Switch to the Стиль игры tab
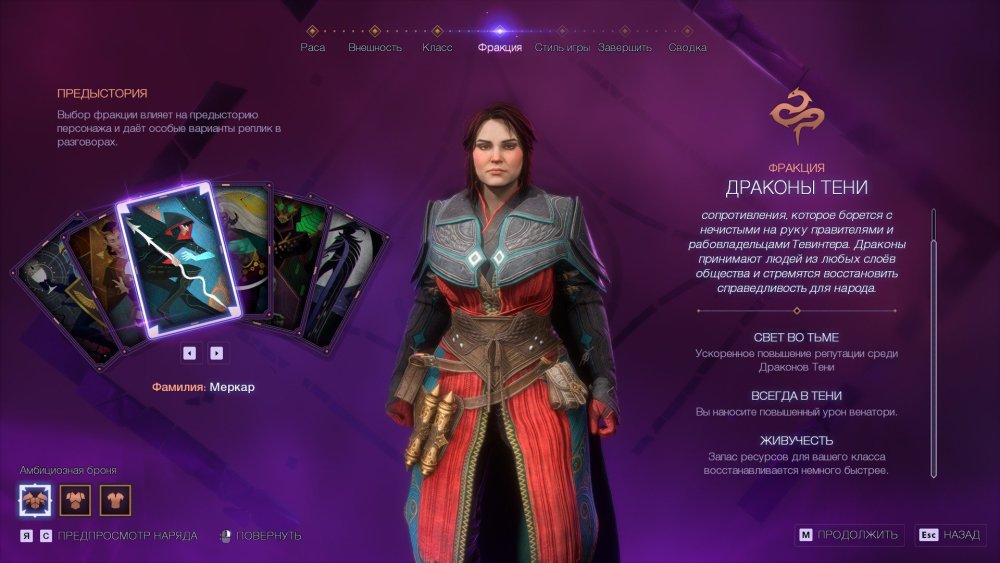This screenshot has height=563, width=1000. [562, 47]
